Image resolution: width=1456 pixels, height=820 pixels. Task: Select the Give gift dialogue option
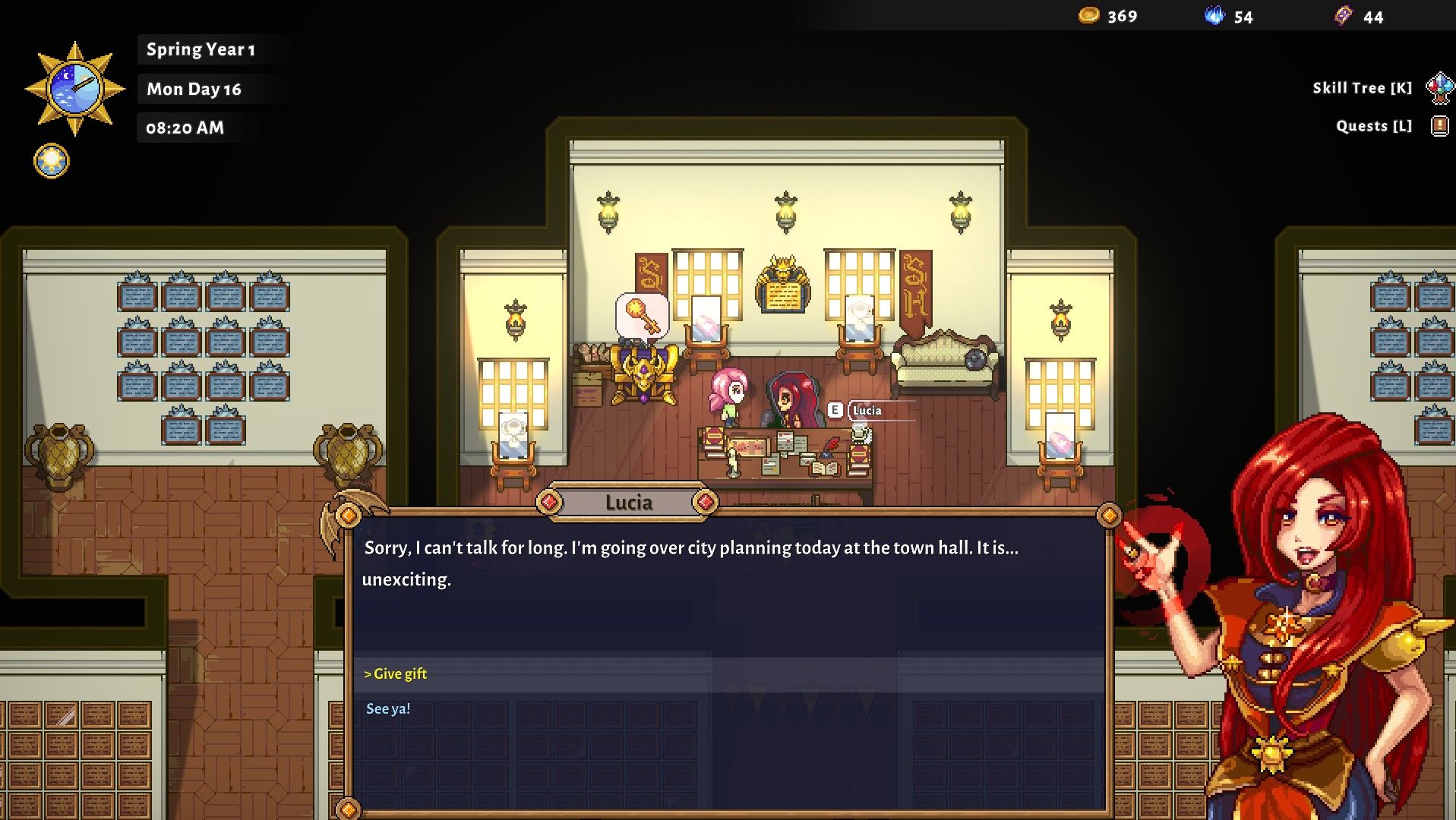tap(396, 673)
